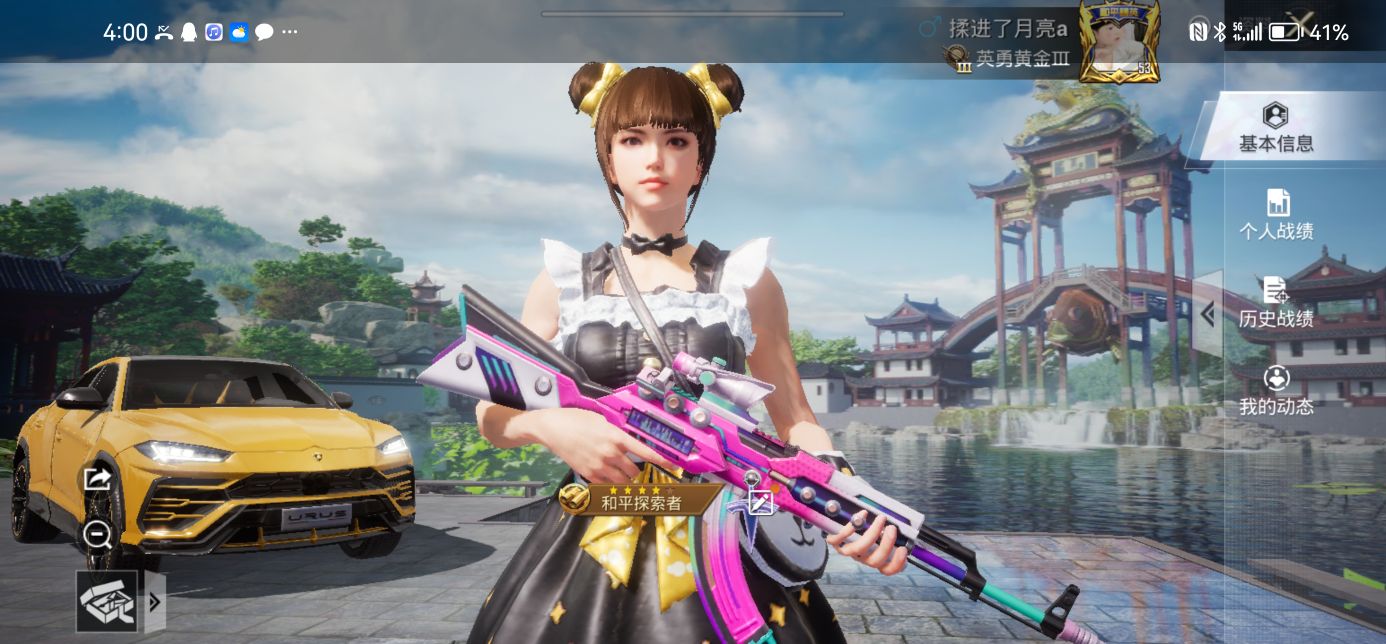
Task: Tap the 英勇黄金Ⅲ rank badge
Action: (x=1008, y=59)
